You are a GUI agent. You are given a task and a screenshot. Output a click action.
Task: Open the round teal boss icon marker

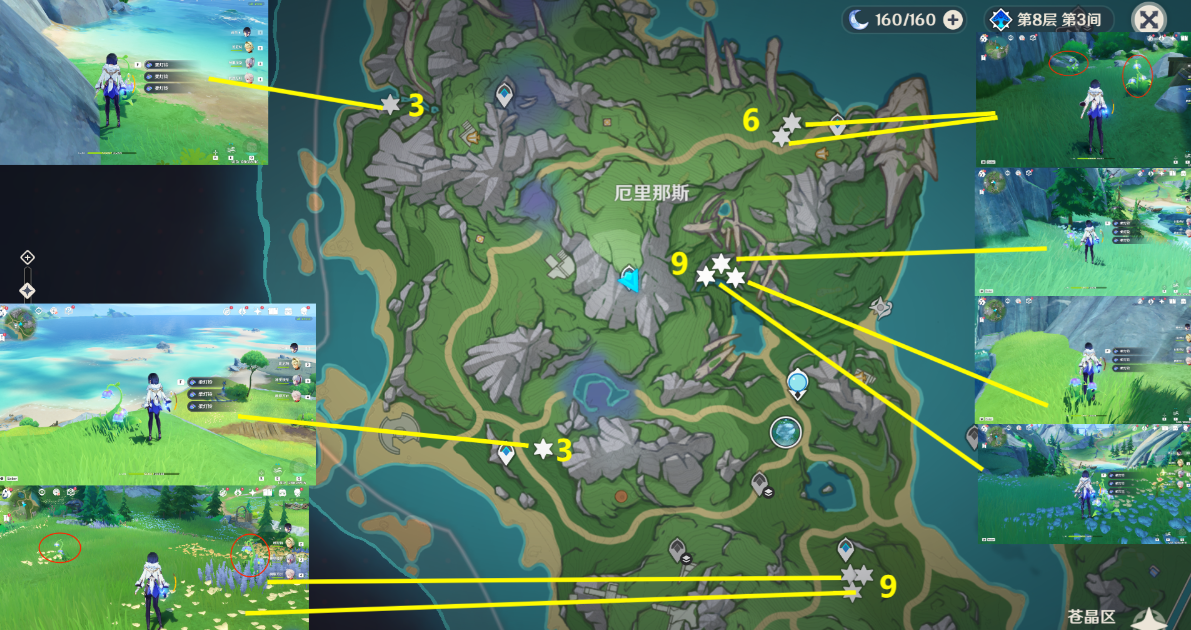[786, 432]
